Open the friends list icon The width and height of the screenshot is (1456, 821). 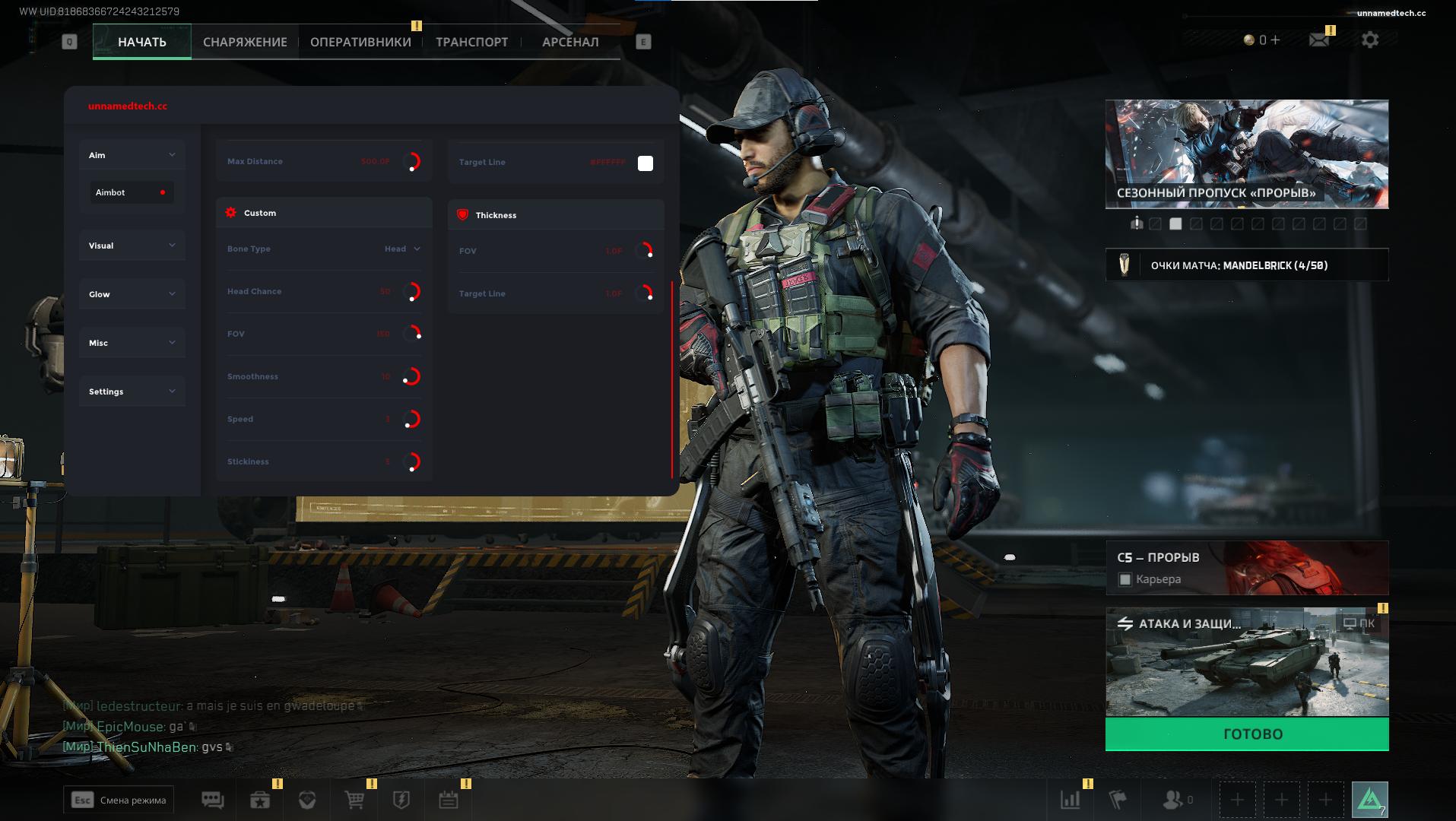1175,800
